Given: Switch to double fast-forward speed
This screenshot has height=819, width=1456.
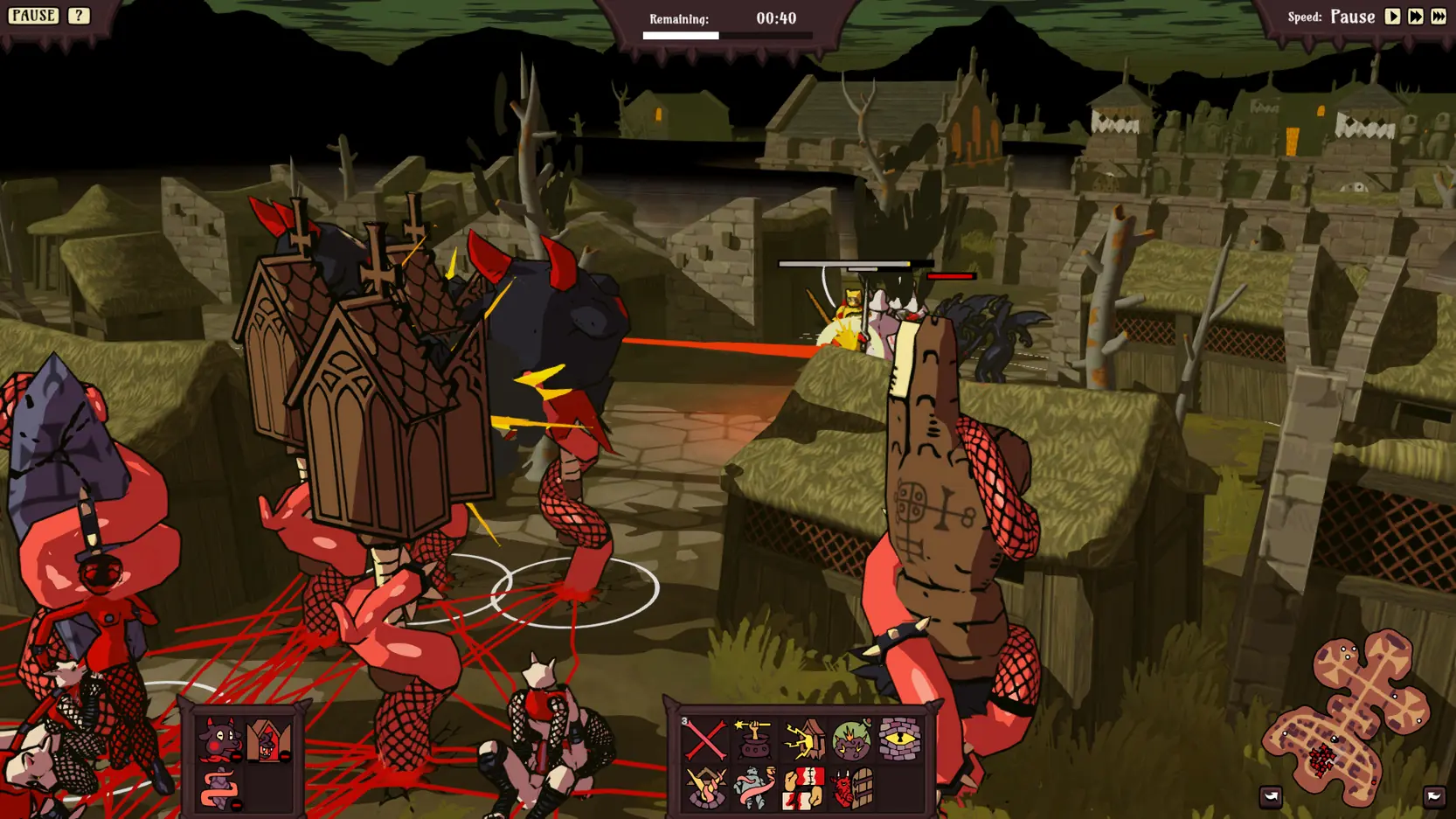Looking at the screenshot, I should click(x=1415, y=17).
